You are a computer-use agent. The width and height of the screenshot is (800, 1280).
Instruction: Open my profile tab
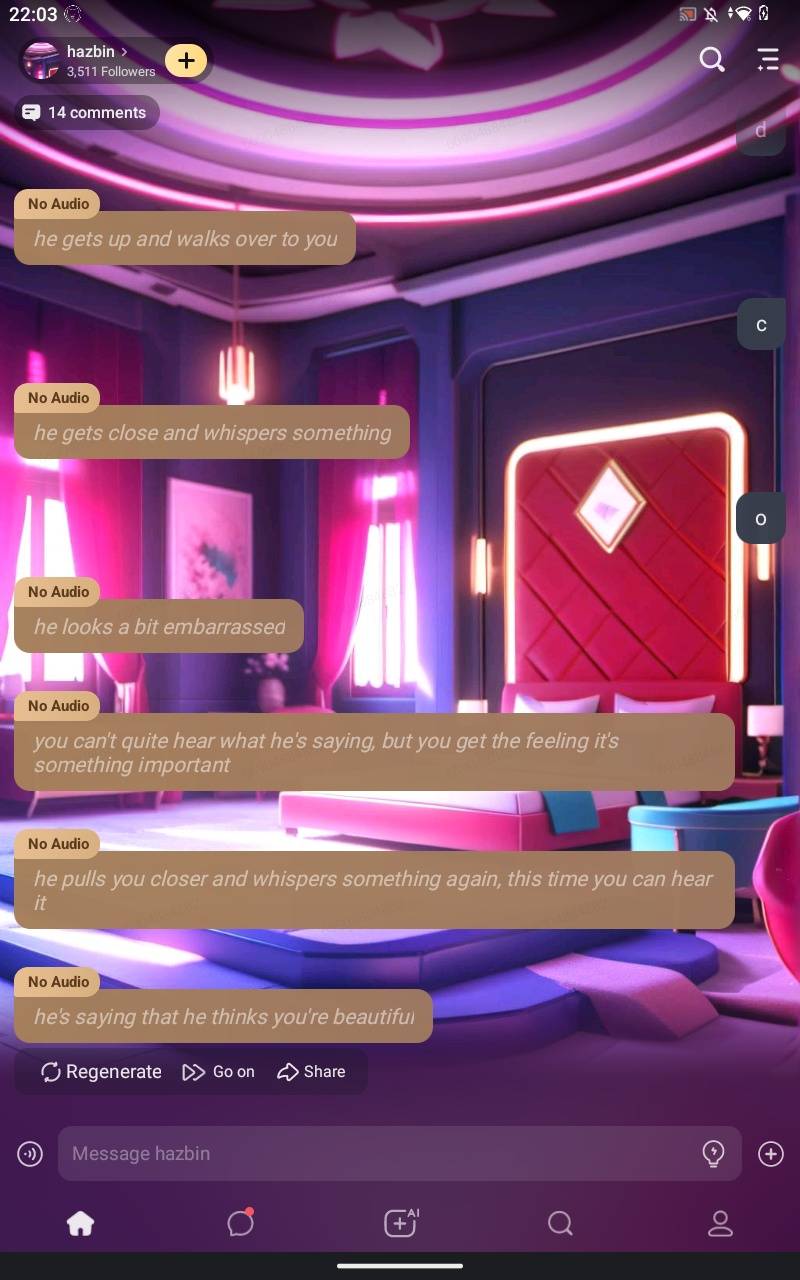pos(720,1223)
